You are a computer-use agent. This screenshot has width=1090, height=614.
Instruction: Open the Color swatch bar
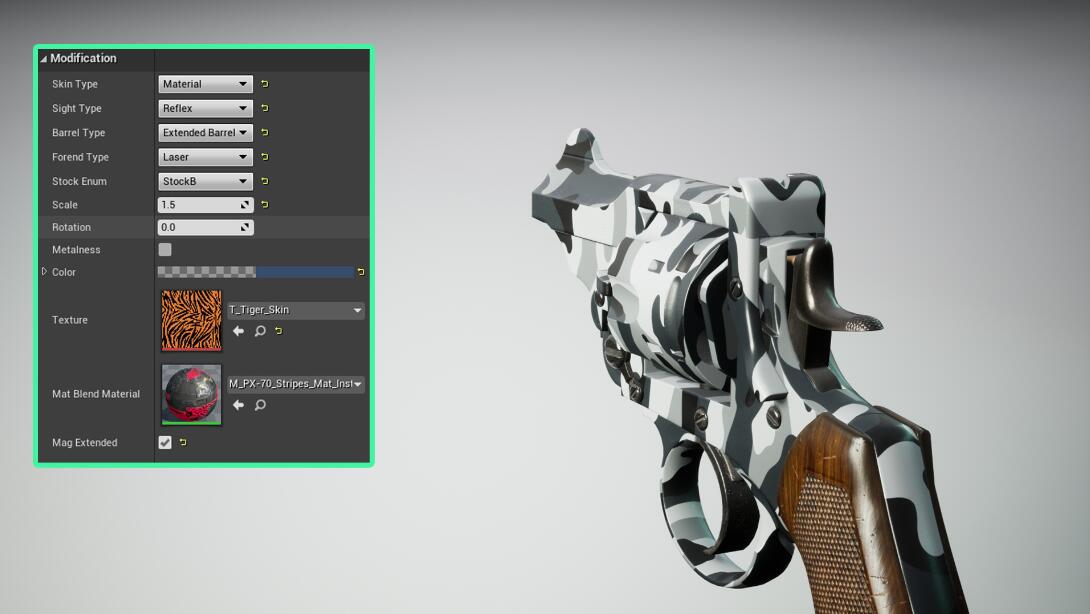click(x=255, y=272)
